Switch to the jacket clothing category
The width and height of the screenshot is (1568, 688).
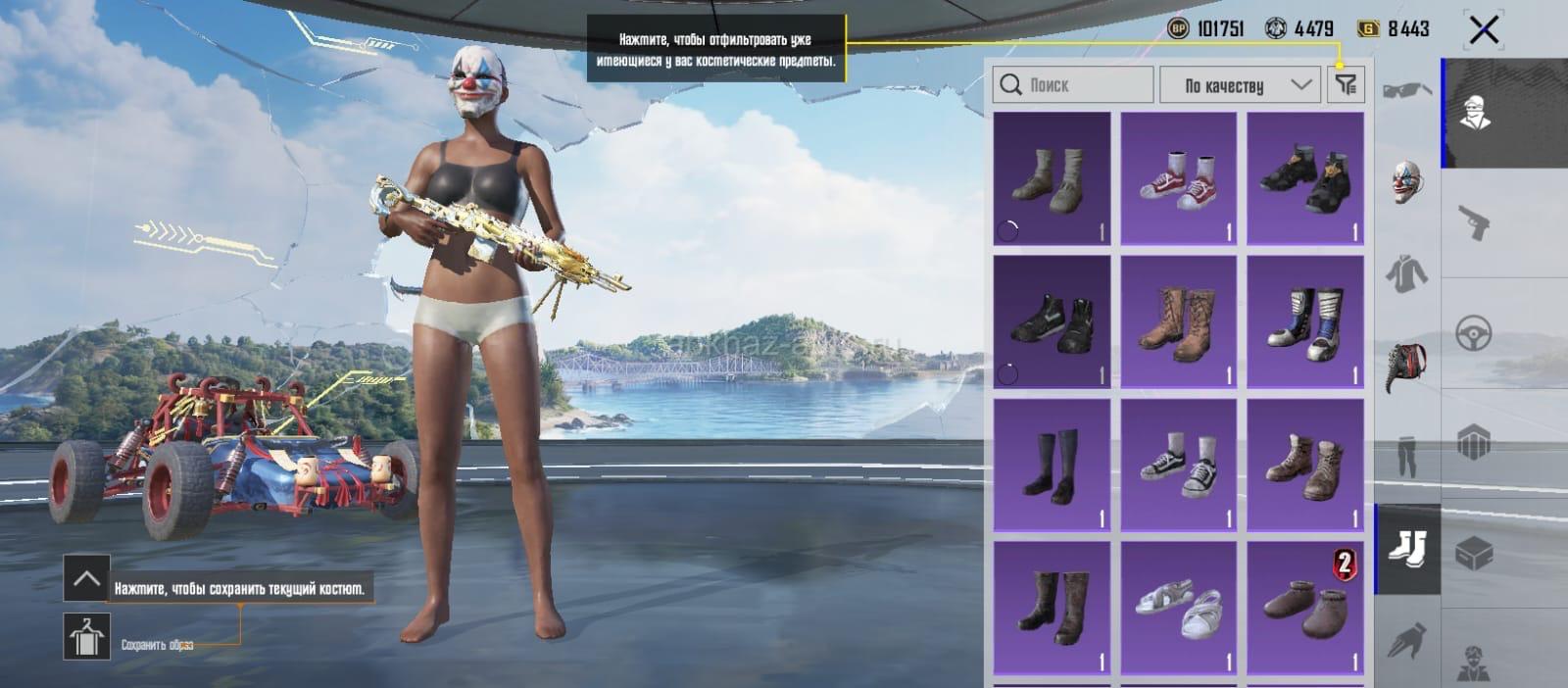[x=1407, y=272]
